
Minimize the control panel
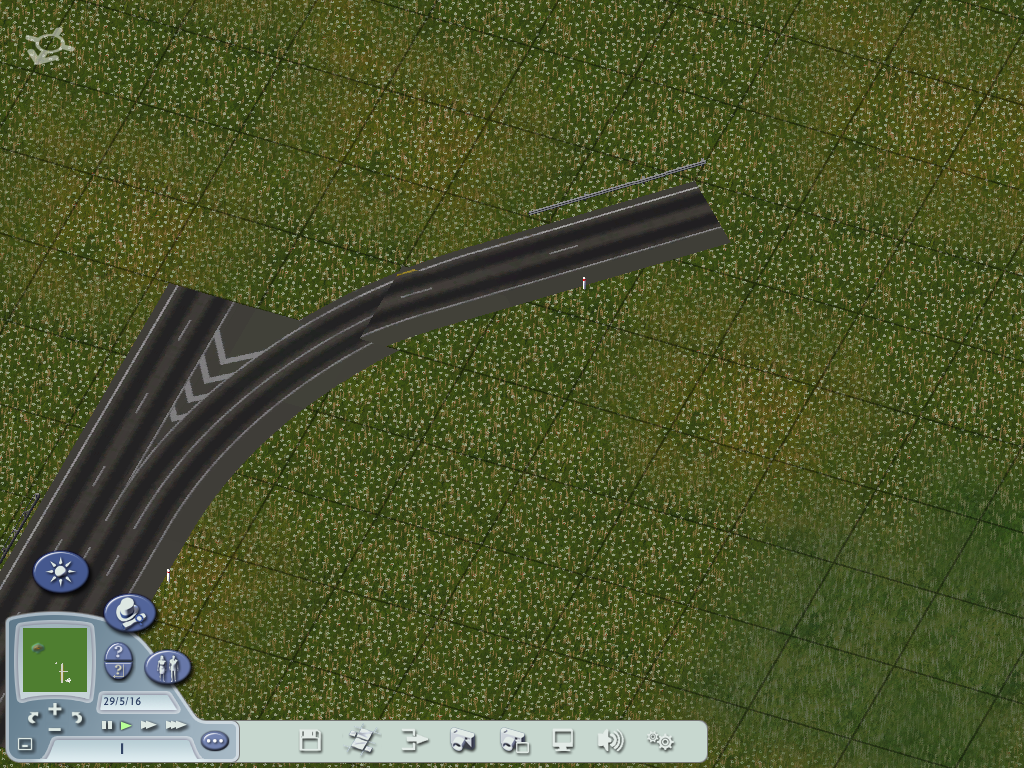tap(25, 744)
